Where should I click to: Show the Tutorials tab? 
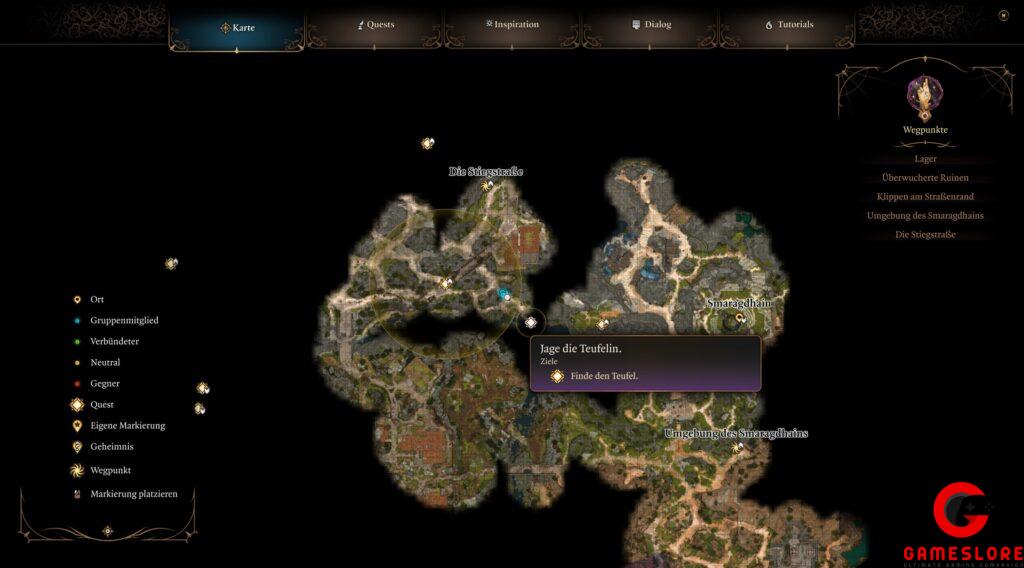(x=789, y=25)
